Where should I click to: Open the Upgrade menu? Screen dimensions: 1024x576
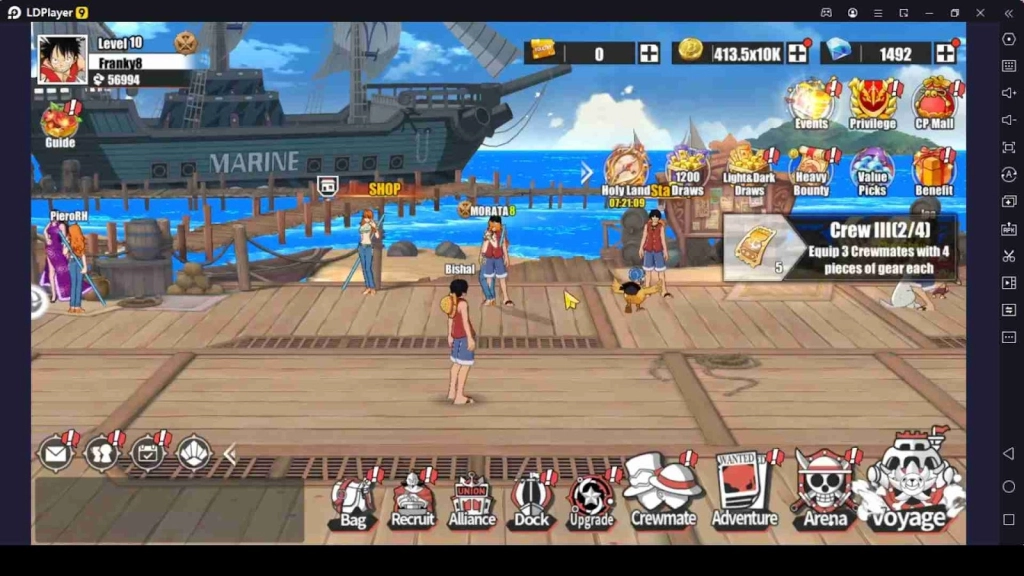(591, 499)
